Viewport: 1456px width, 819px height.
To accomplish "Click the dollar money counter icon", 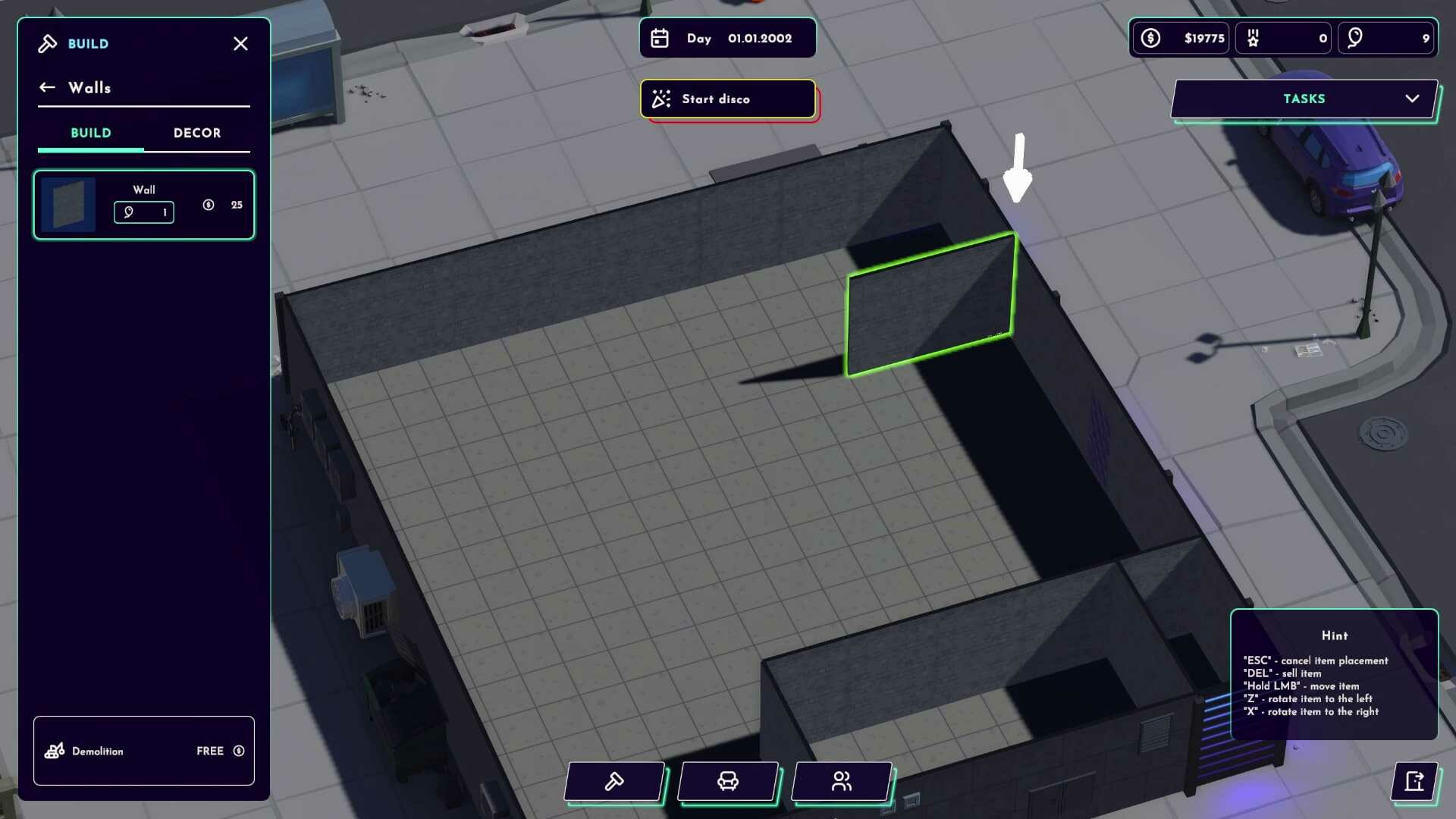I will (x=1150, y=38).
